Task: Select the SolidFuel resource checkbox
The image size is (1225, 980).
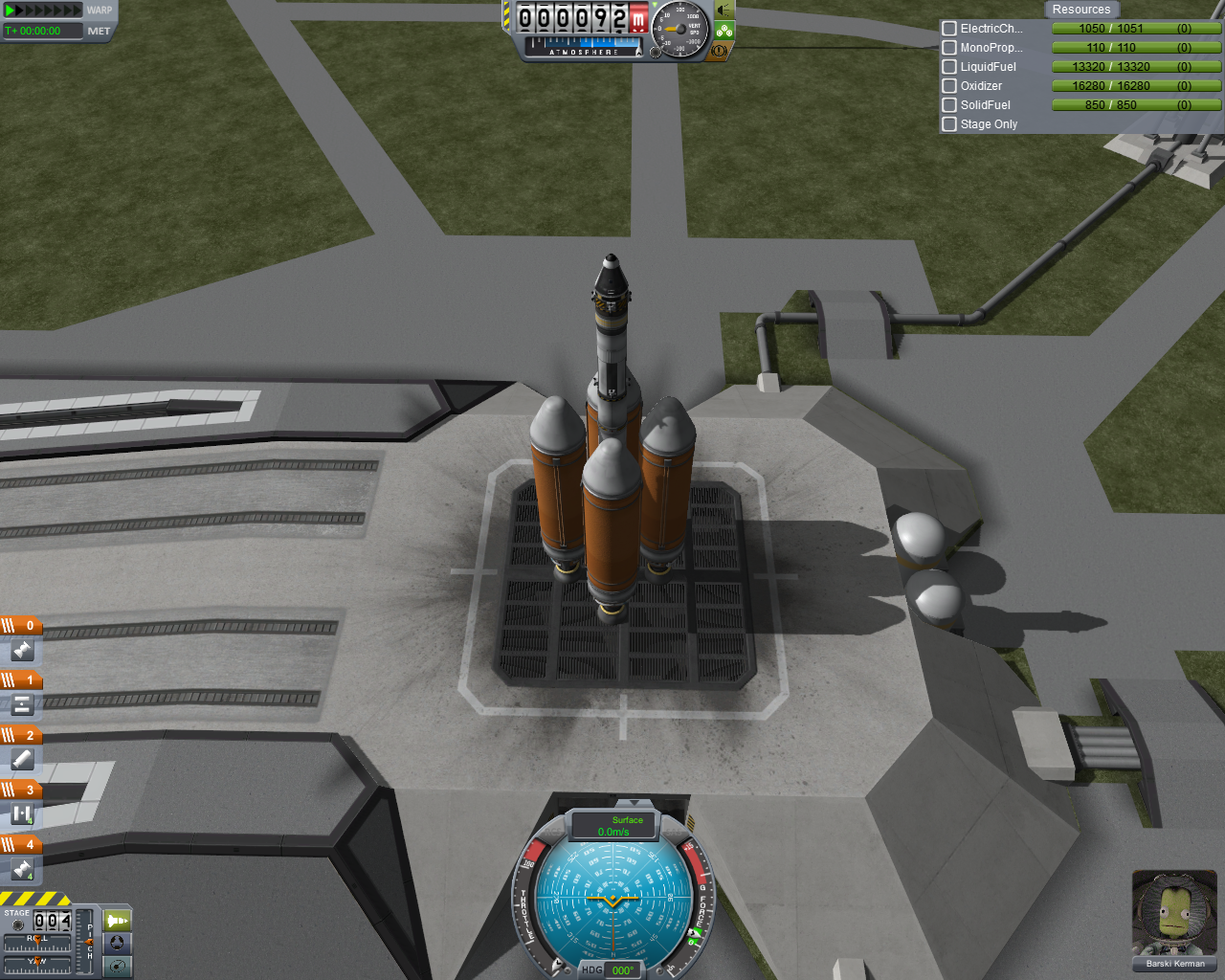Action: click(949, 105)
